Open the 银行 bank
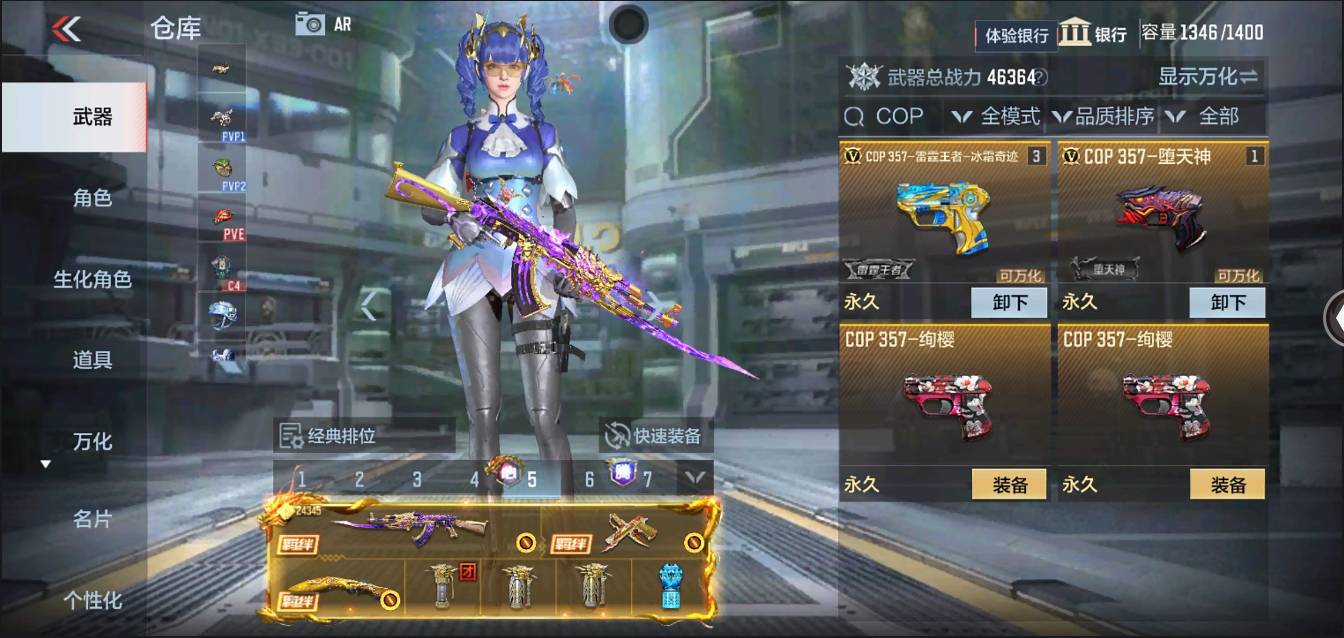 [x=1093, y=33]
